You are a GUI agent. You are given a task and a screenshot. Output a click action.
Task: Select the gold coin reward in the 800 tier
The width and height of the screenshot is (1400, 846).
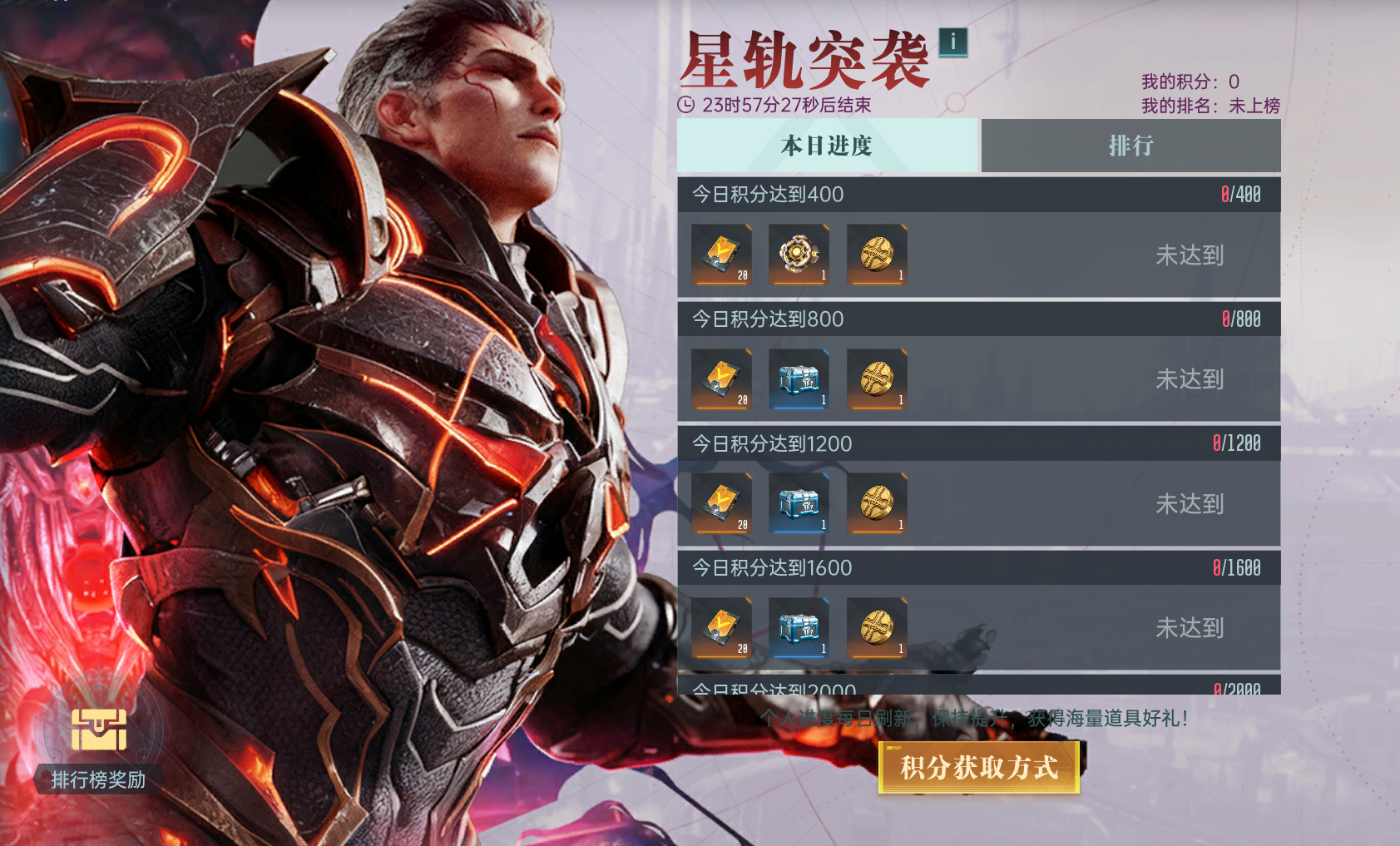coord(877,379)
